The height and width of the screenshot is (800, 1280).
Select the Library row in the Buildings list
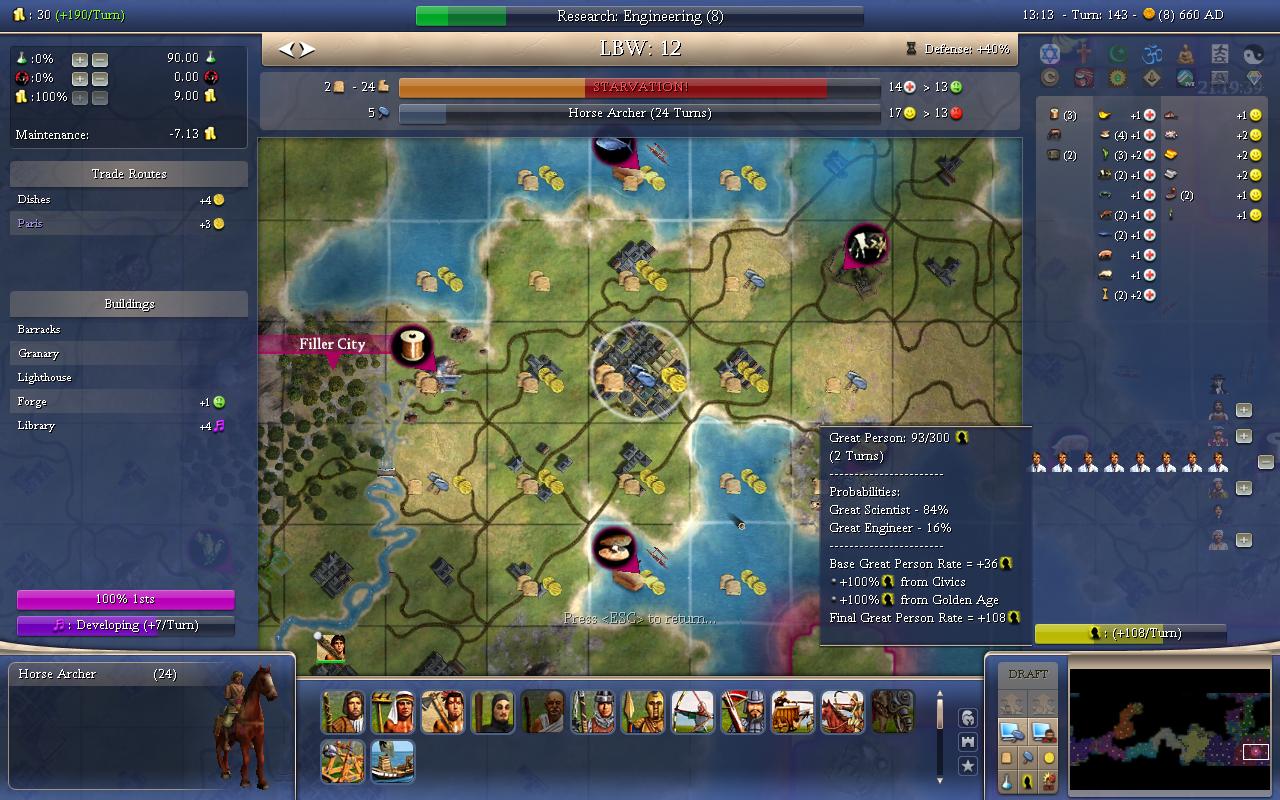tap(129, 426)
